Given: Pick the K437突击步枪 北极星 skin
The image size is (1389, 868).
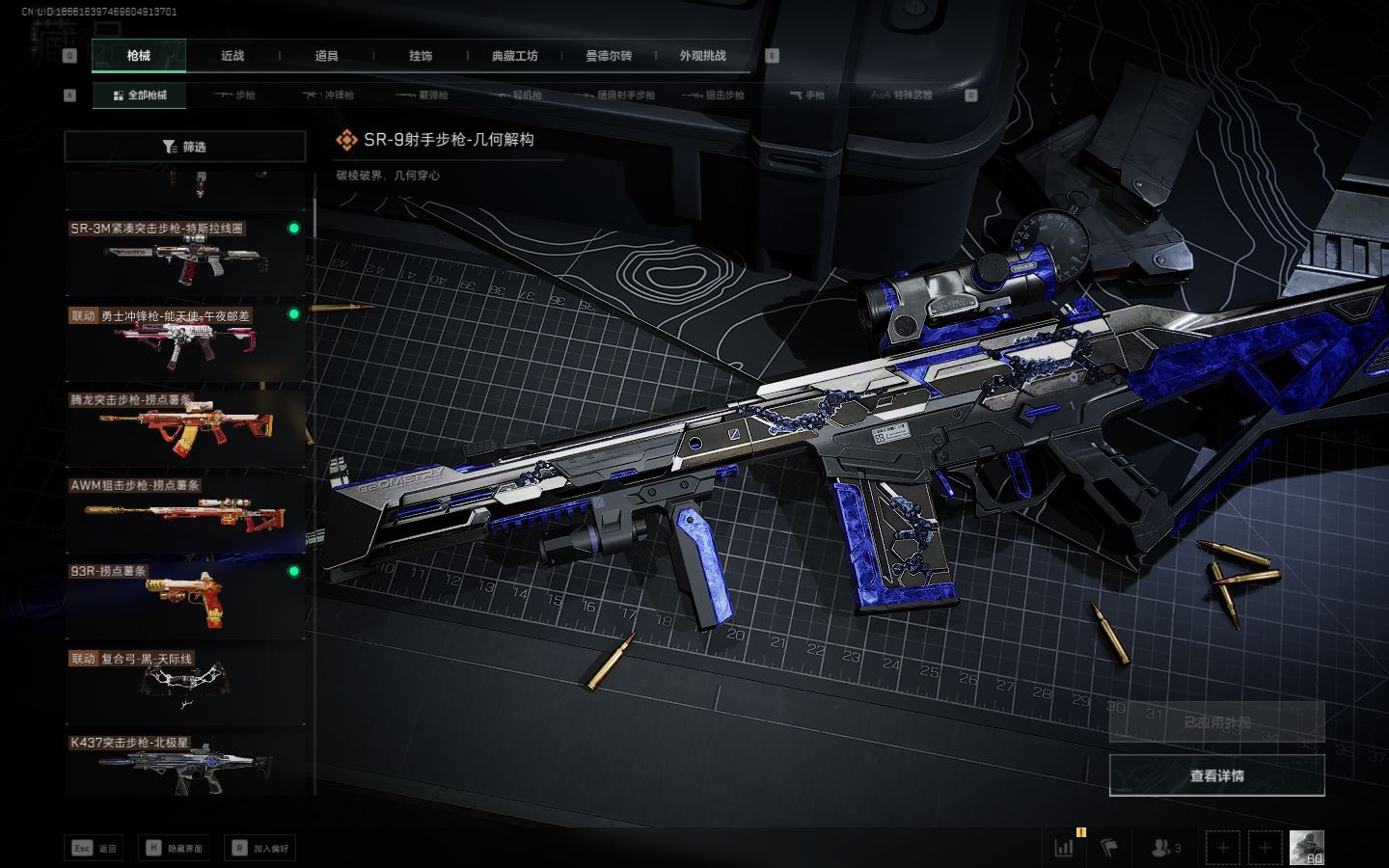Looking at the screenshot, I should coord(185,764).
